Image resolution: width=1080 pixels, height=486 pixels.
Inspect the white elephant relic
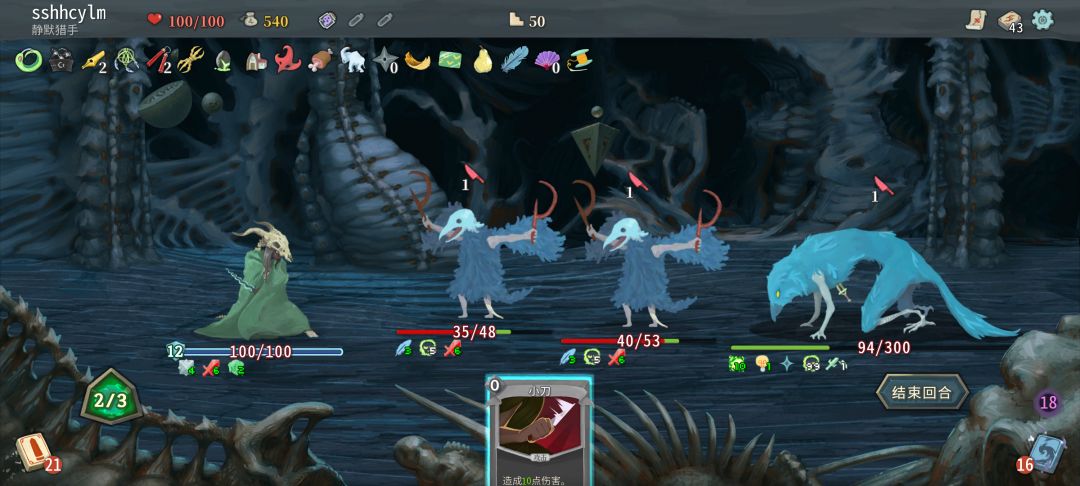pos(352,60)
